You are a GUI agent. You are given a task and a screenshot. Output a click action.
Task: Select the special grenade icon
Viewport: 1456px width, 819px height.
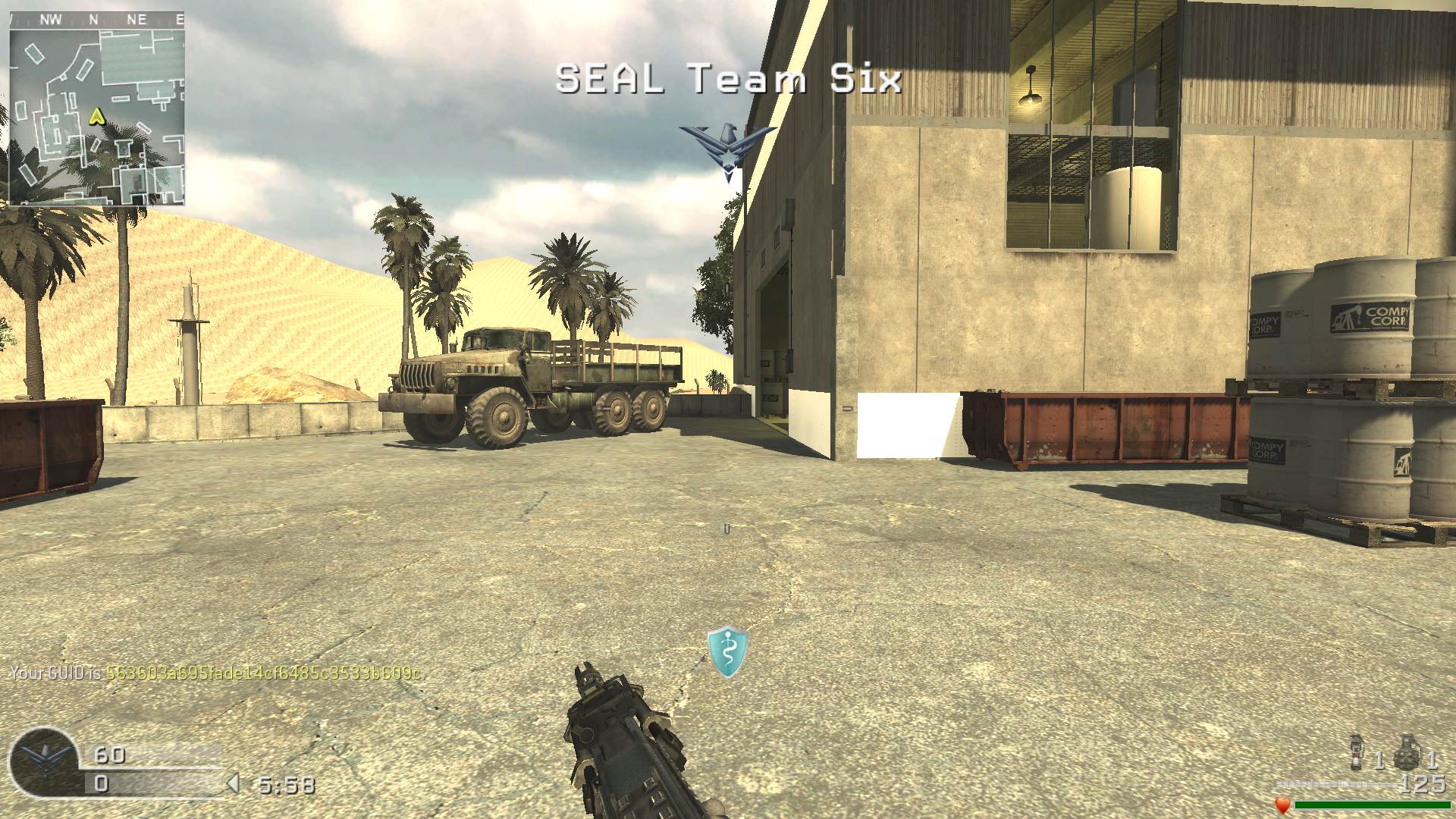1358,752
